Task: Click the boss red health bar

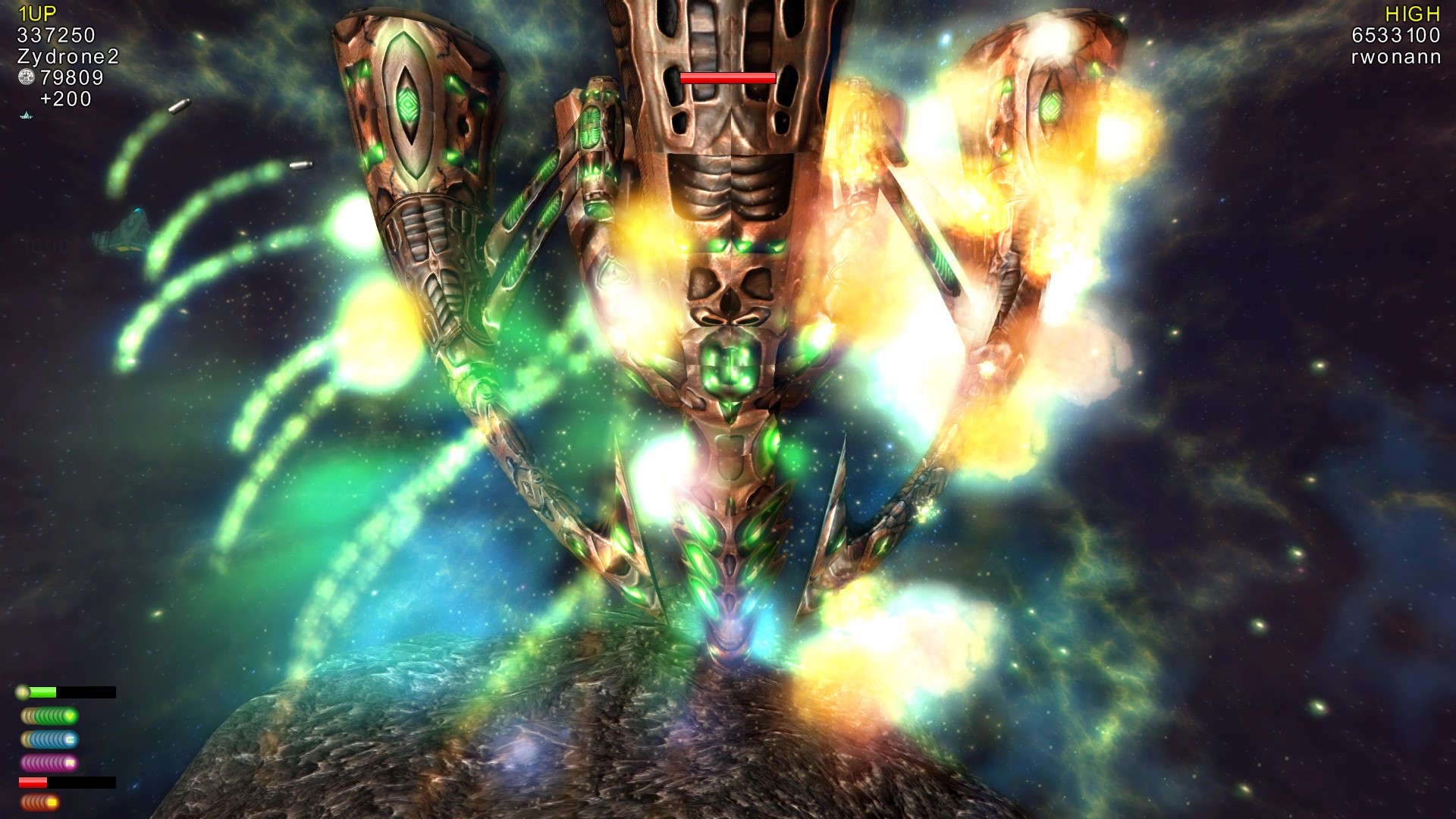Action: 728,77
